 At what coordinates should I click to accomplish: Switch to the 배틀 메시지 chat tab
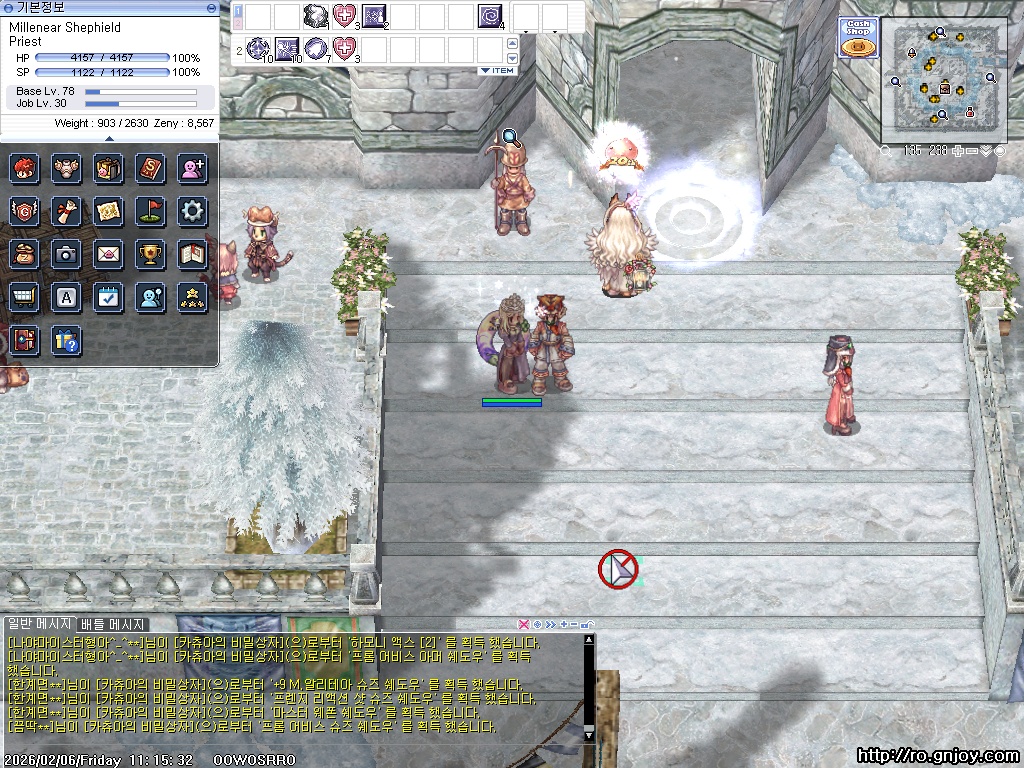113,625
